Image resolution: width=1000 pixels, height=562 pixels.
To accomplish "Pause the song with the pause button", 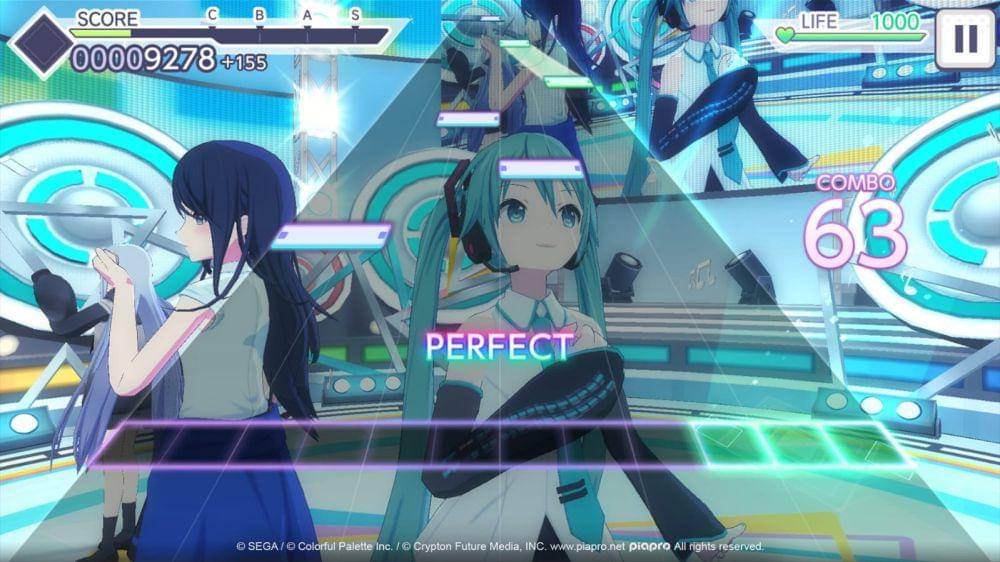I will pyautogui.click(x=964, y=39).
